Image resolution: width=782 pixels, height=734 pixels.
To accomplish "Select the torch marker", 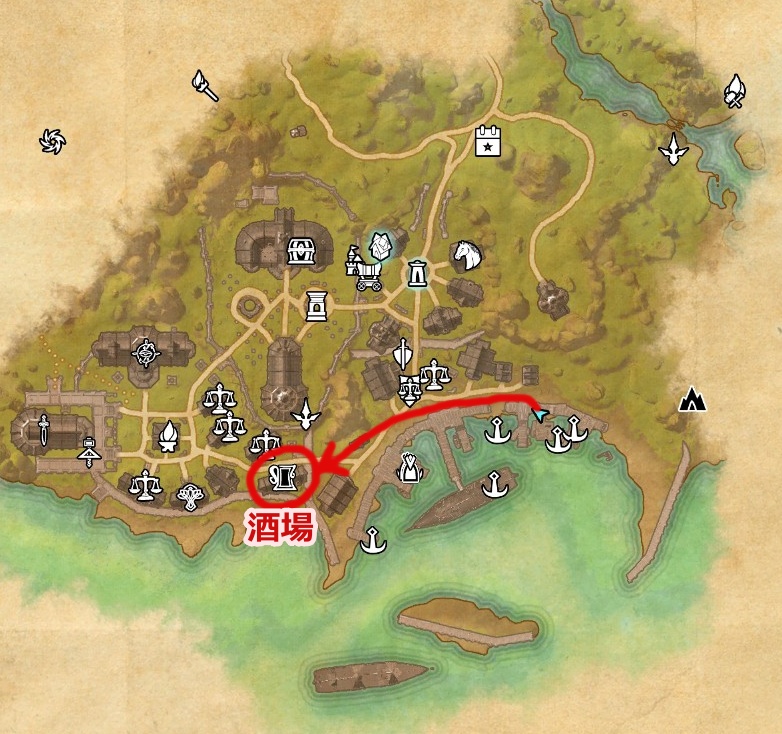I will [206, 86].
